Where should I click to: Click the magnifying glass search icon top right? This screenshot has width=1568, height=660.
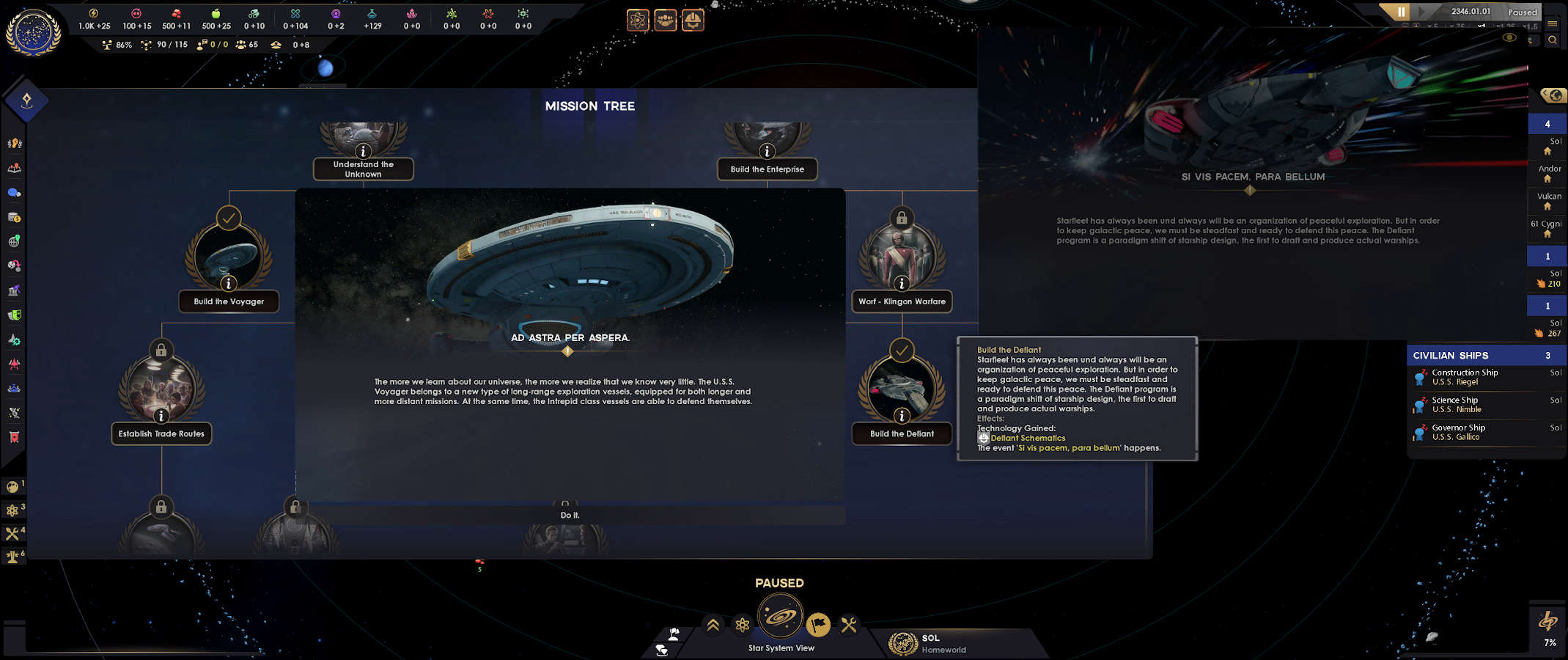click(1553, 40)
